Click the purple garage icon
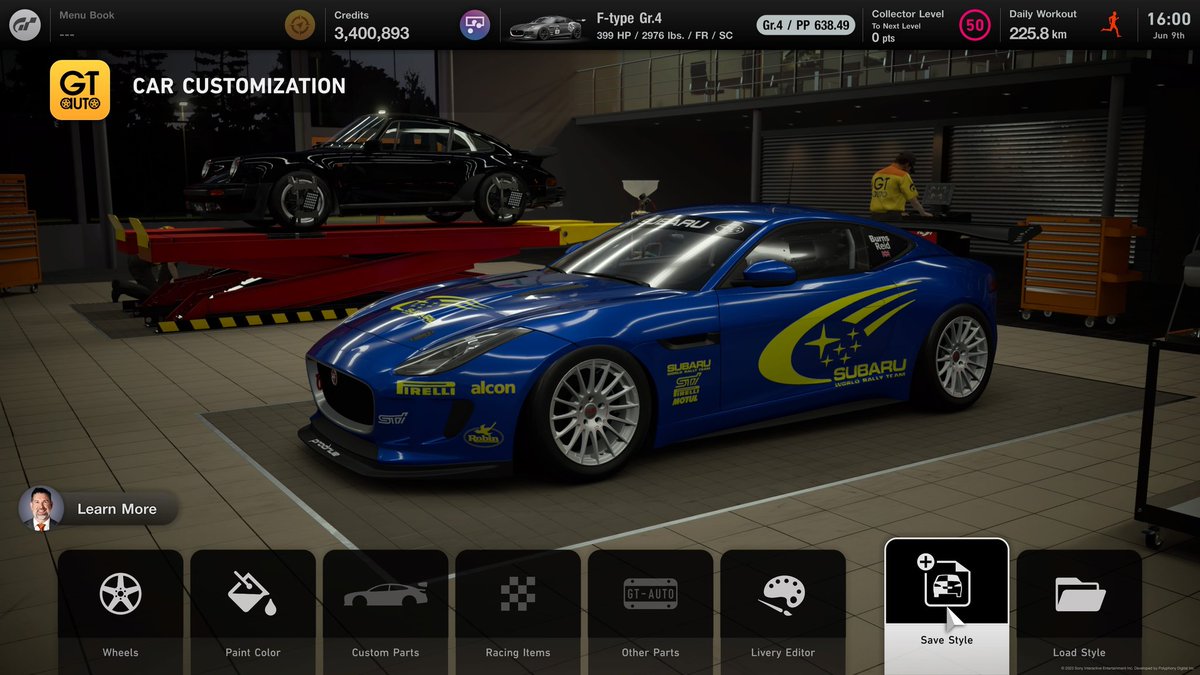The image size is (1200, 675). [475, 25]
